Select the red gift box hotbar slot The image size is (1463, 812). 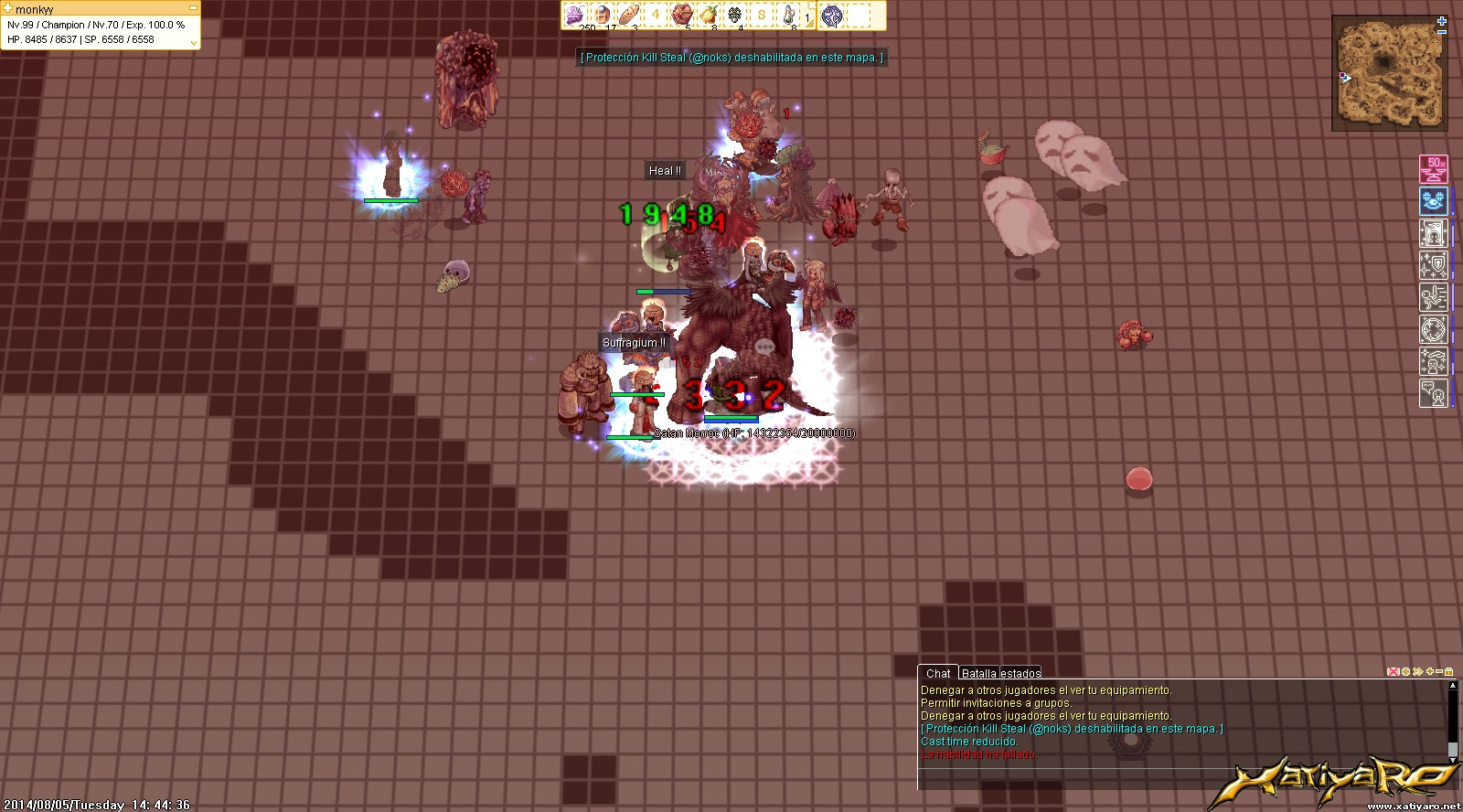(681, 15)
